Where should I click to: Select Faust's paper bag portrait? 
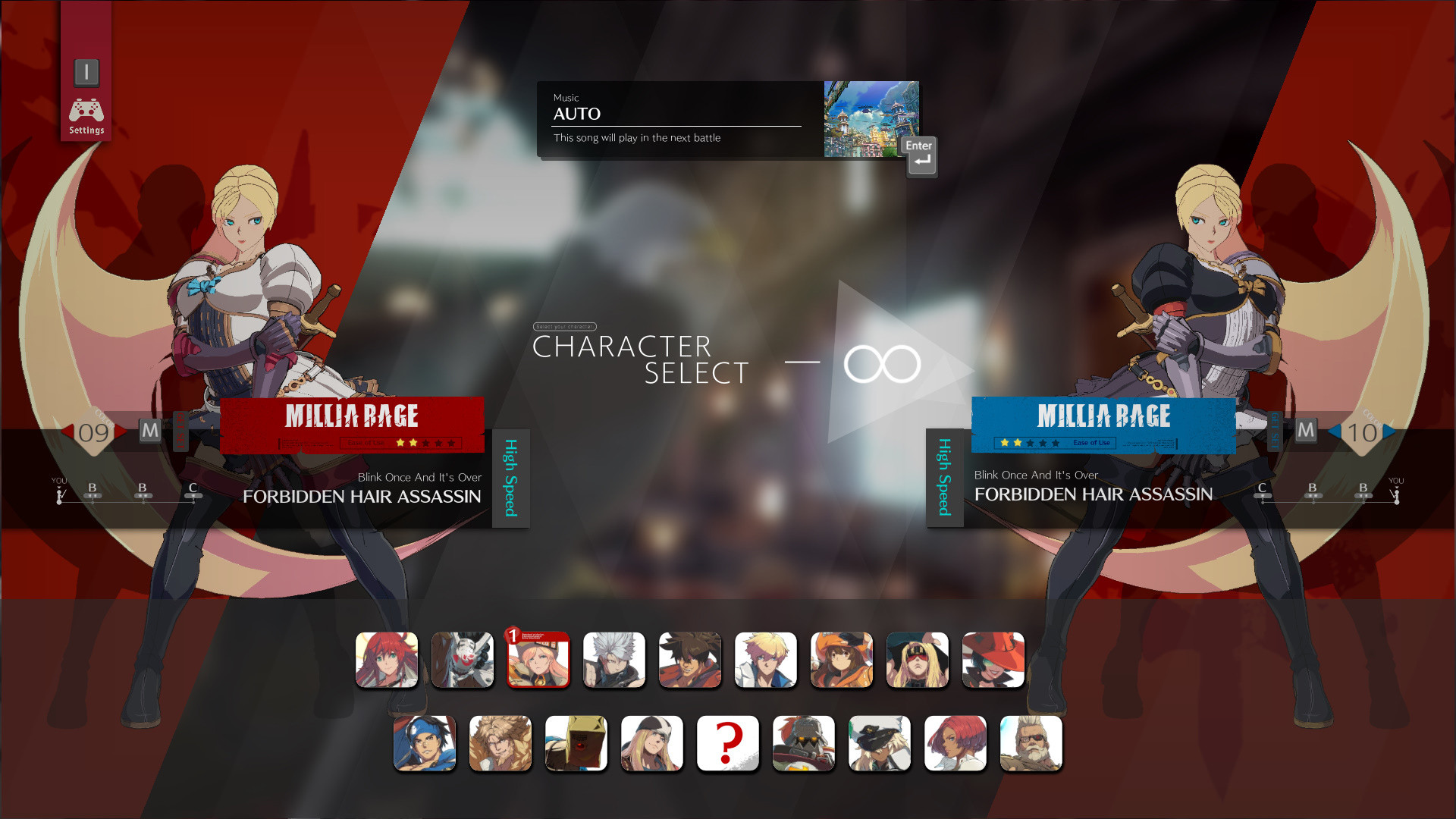(576, 743)
